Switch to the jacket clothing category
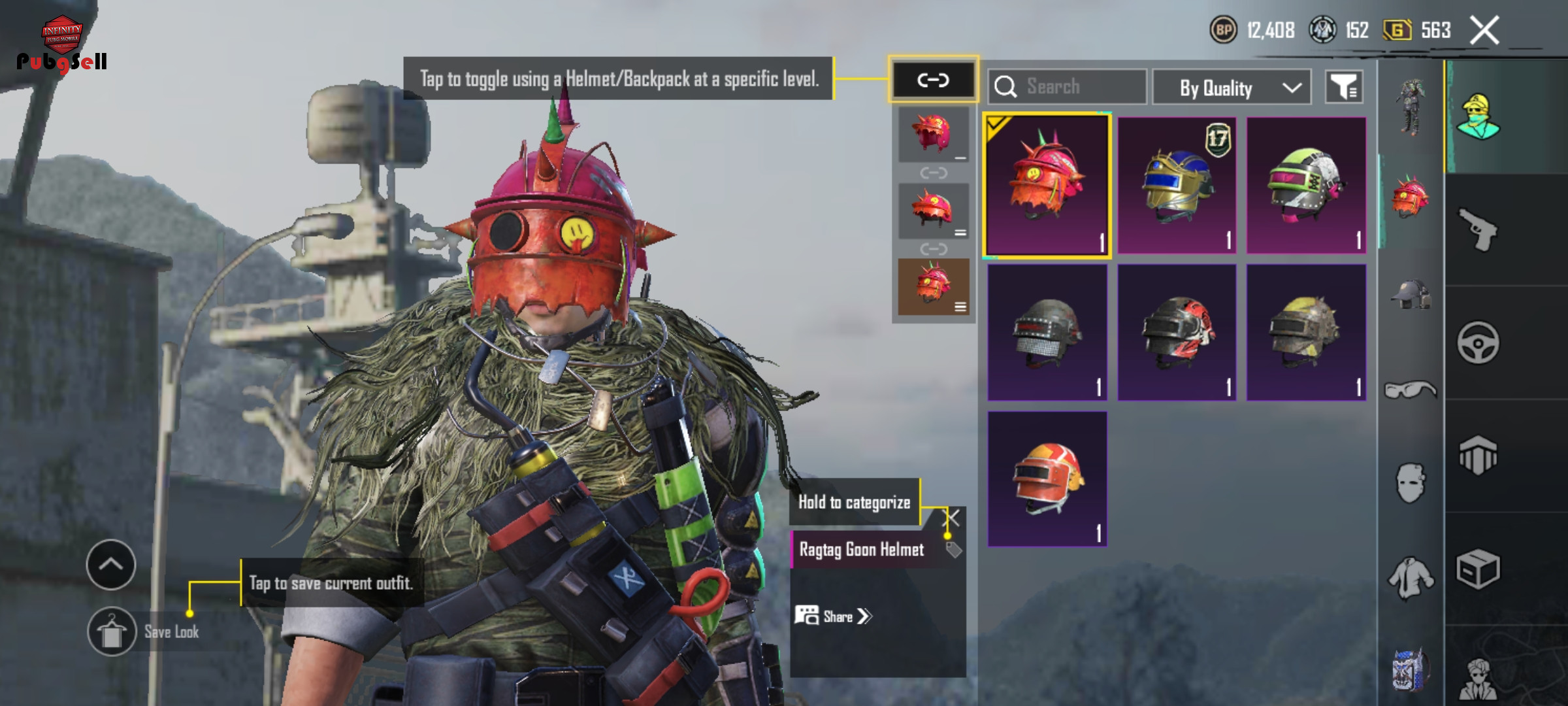The height and width of the screenshot is (706, 1568). (1410, 577)
